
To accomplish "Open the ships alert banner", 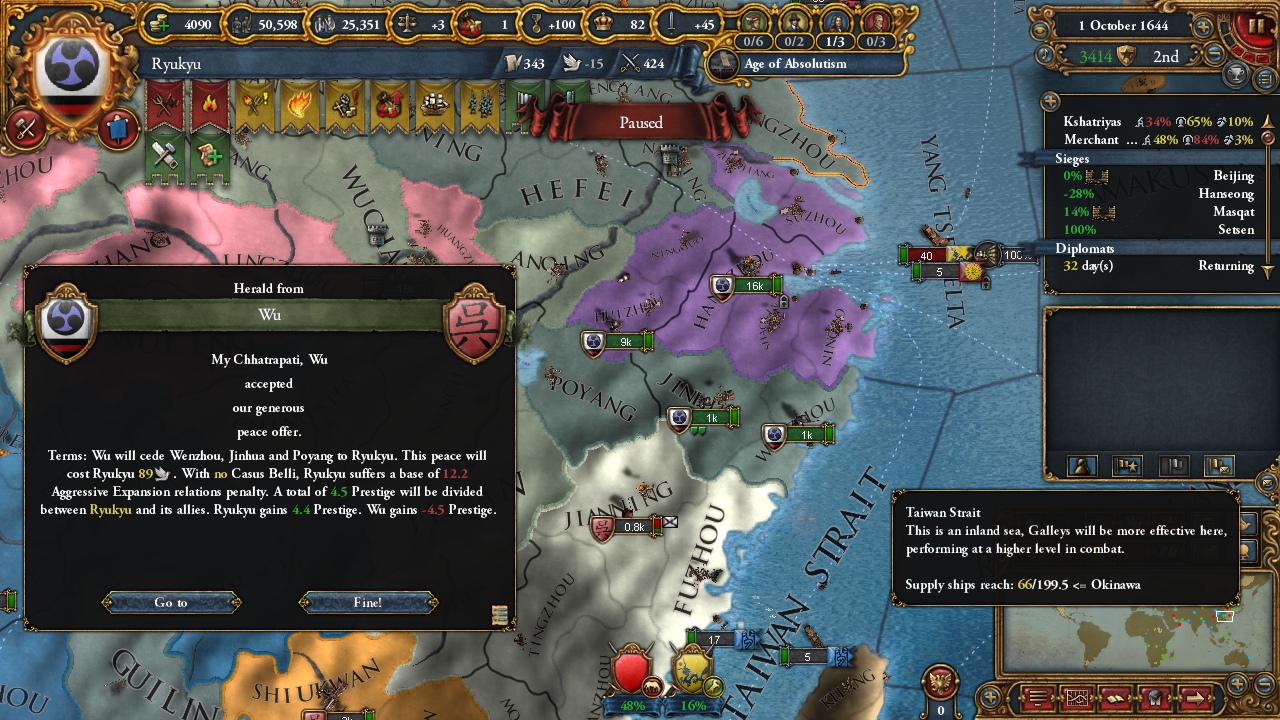I will coord(434,105).
